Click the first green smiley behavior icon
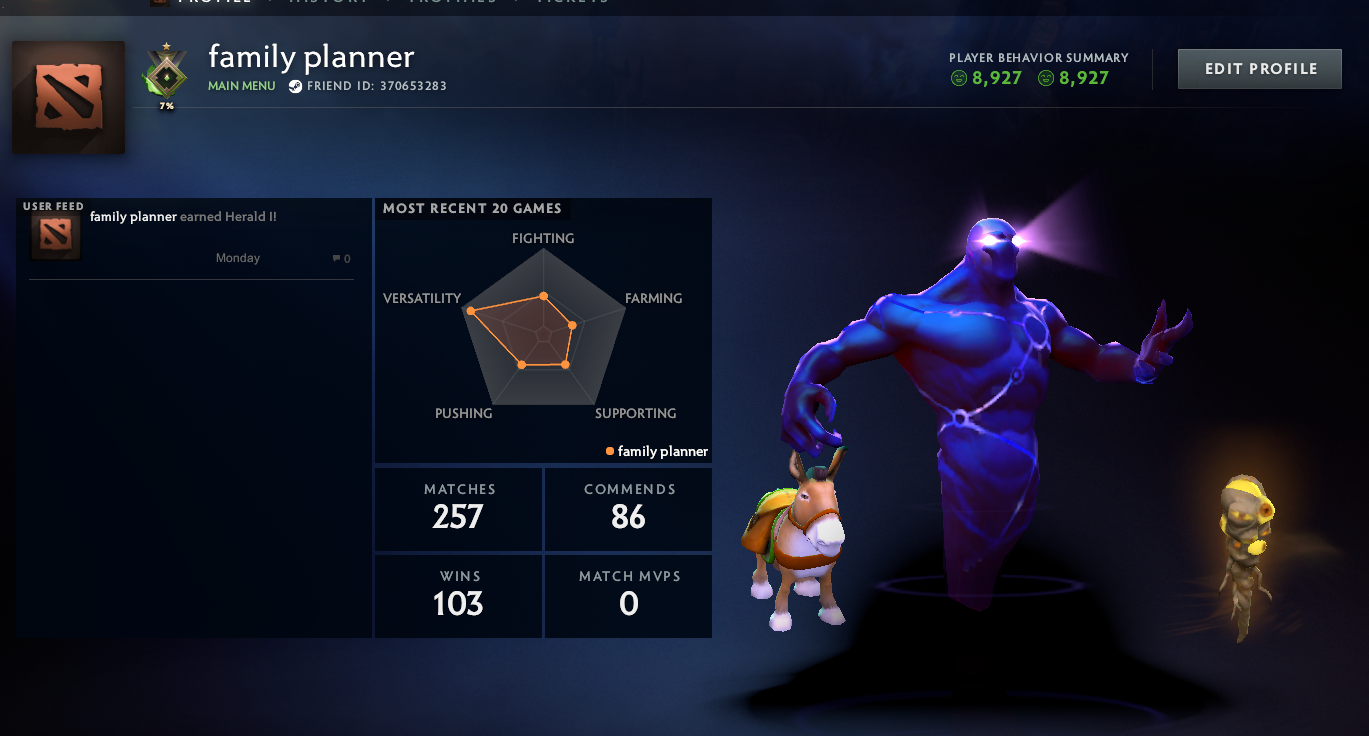The image size is (1369, 736). (958, 77)
